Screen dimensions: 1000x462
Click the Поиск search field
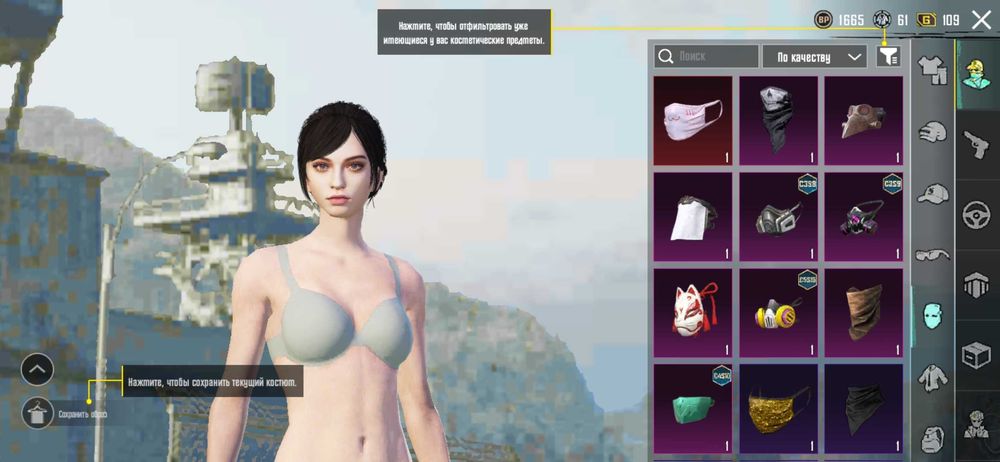click(707, 57)
